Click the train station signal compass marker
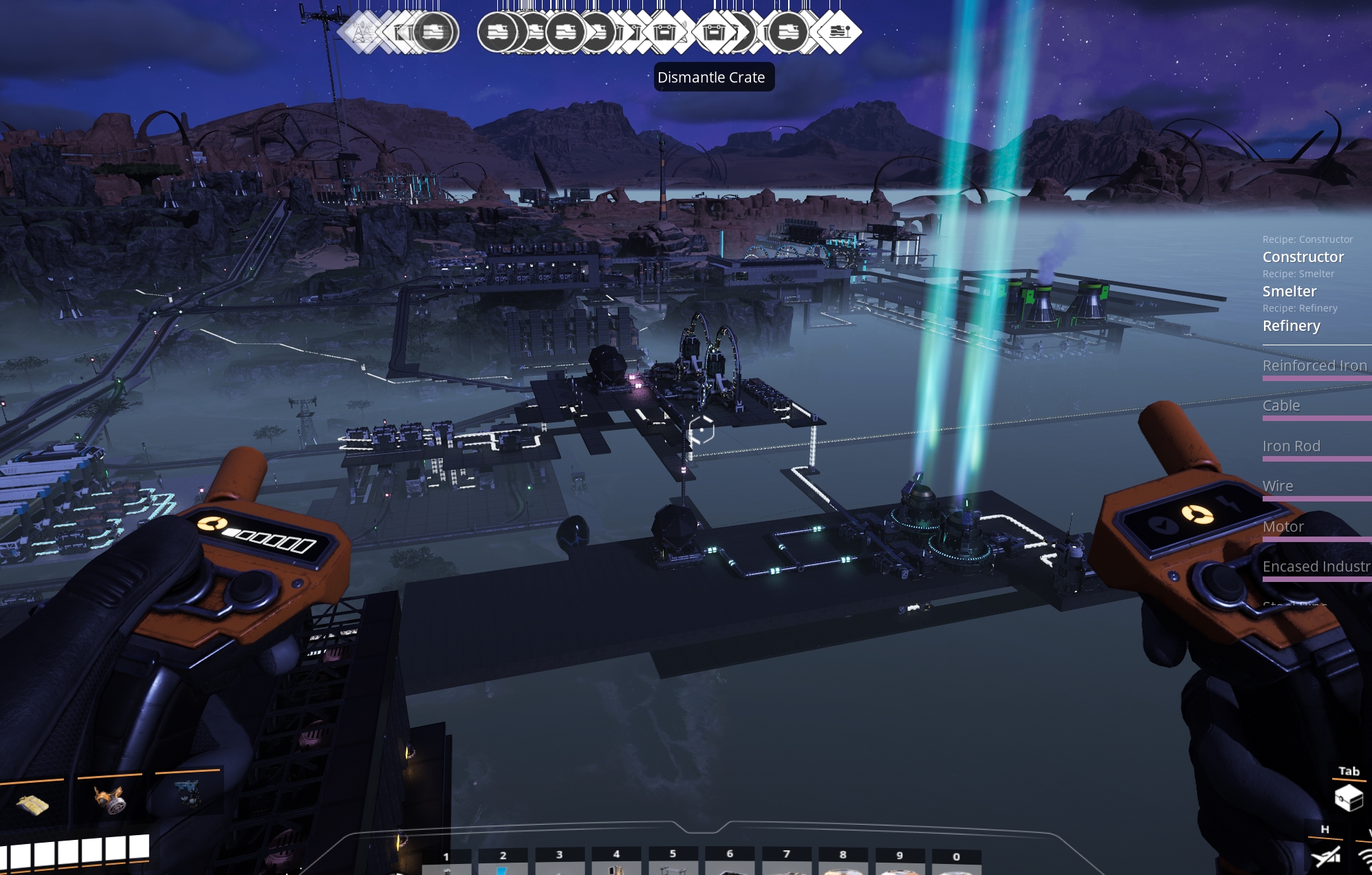Viewport: 1372px width, 875px height. (838, 32)
